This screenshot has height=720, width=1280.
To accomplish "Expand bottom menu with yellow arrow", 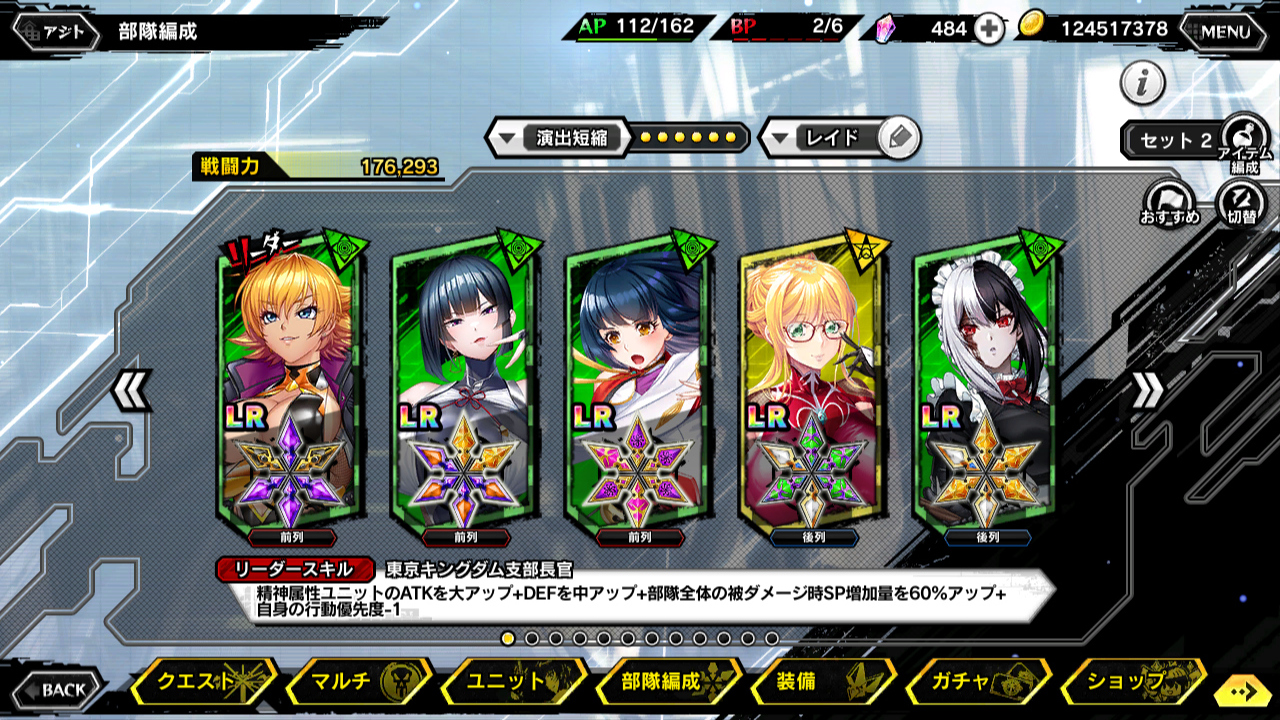I will point(1243,690).
